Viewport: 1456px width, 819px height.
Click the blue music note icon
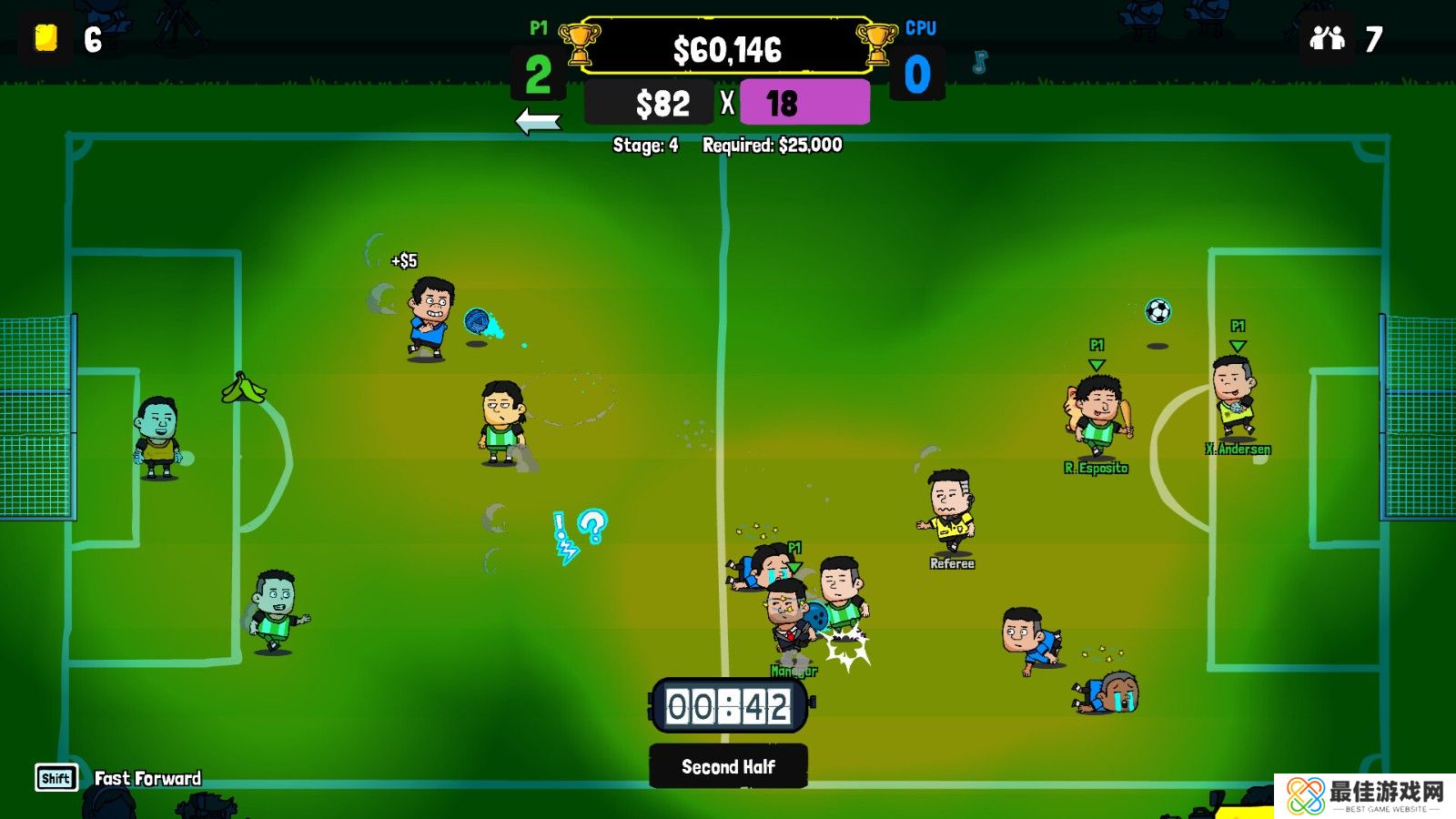tap(979, 62)
